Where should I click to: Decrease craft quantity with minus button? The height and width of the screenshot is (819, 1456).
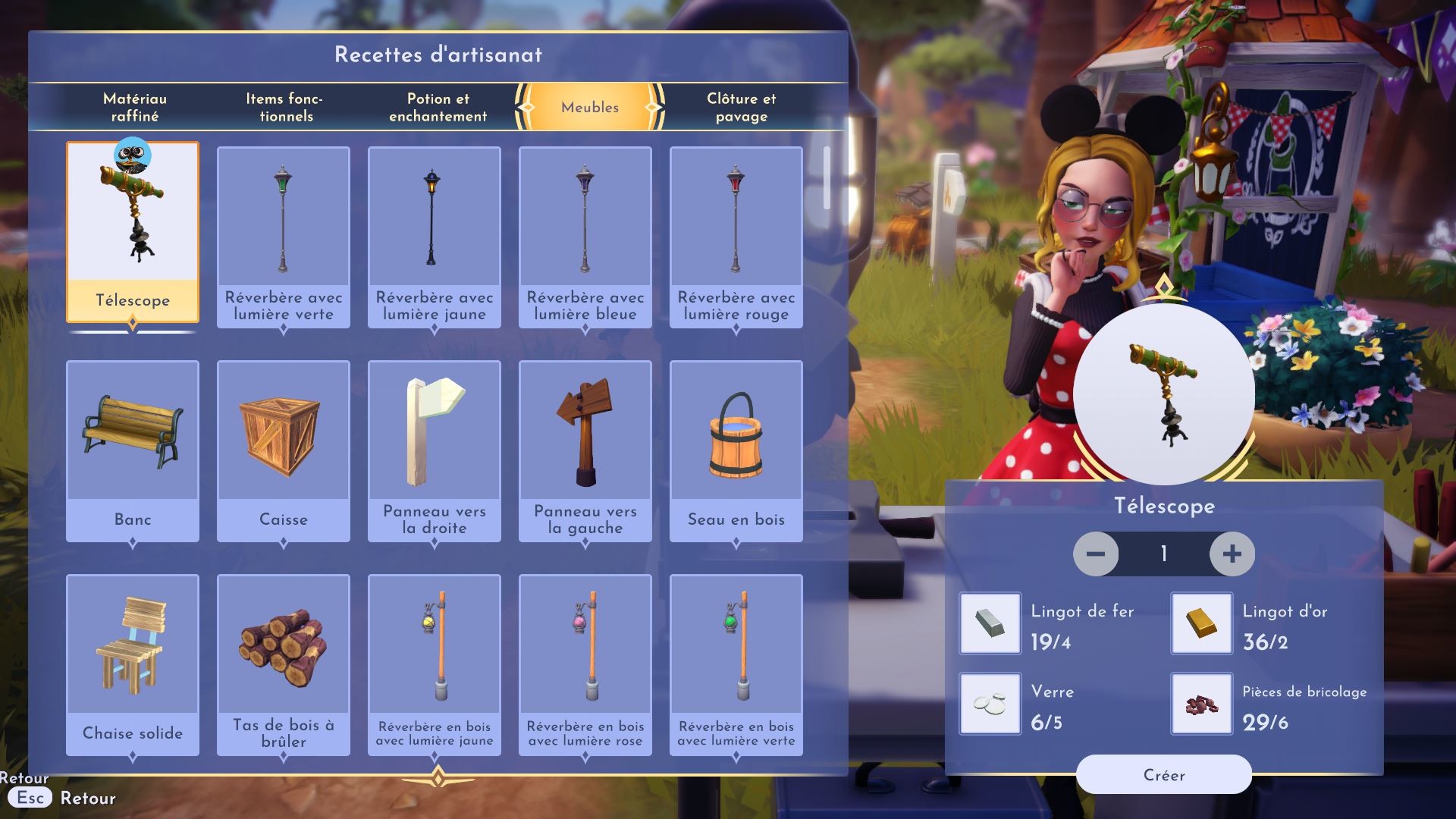1096,554
